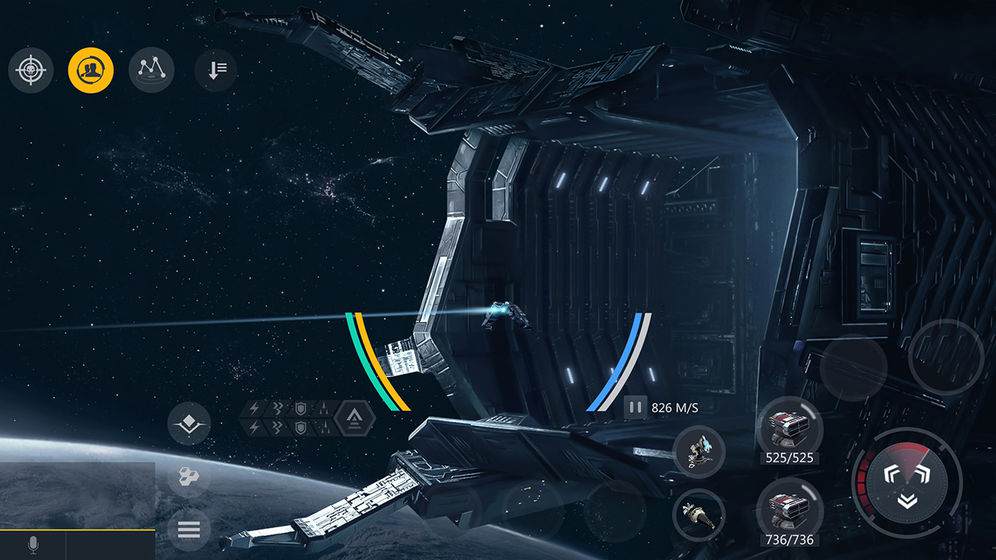Activate the mining laser module

tap(698, 450)
